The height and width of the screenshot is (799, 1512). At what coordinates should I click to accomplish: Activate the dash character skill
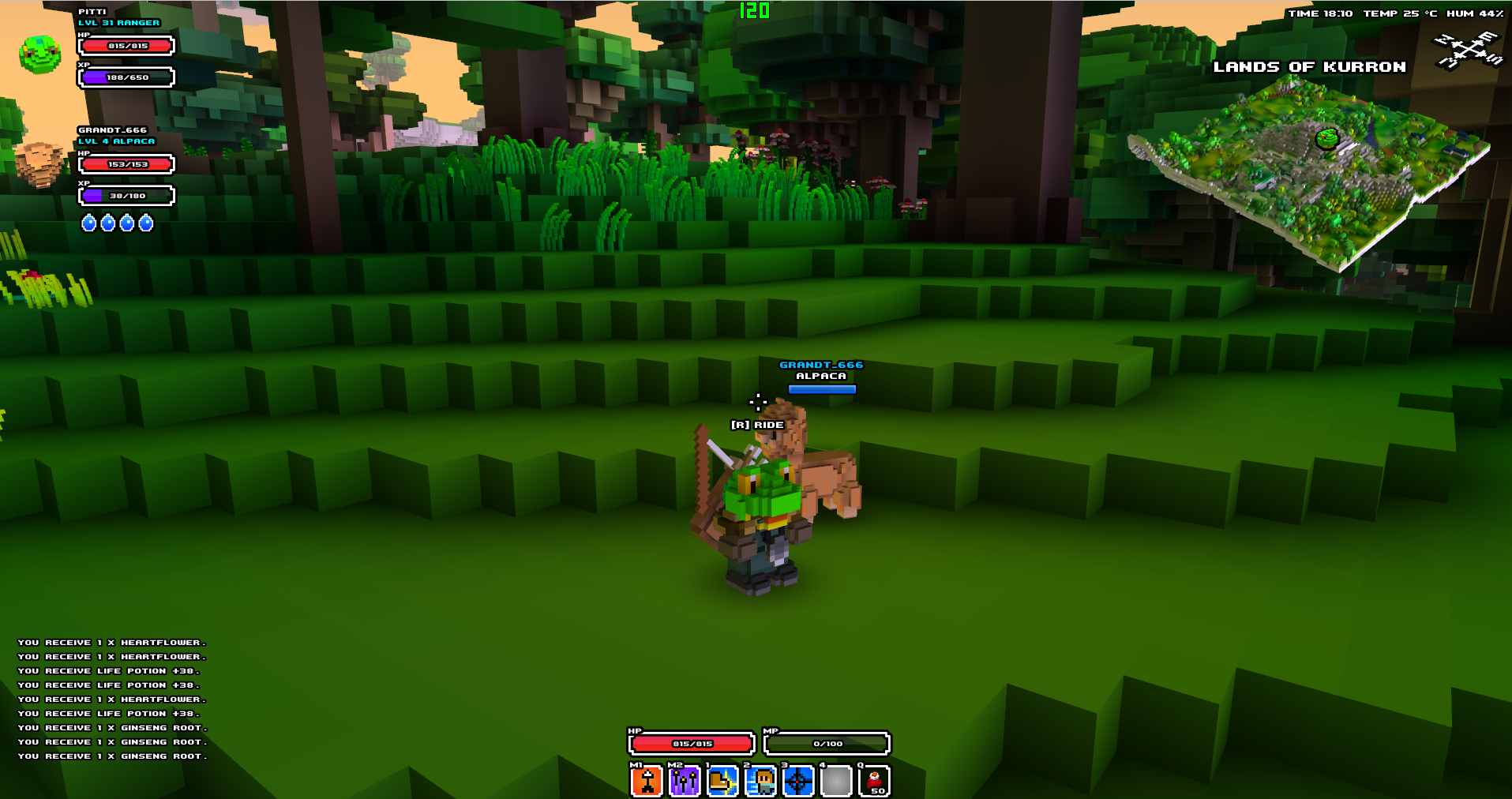point(760,782)
